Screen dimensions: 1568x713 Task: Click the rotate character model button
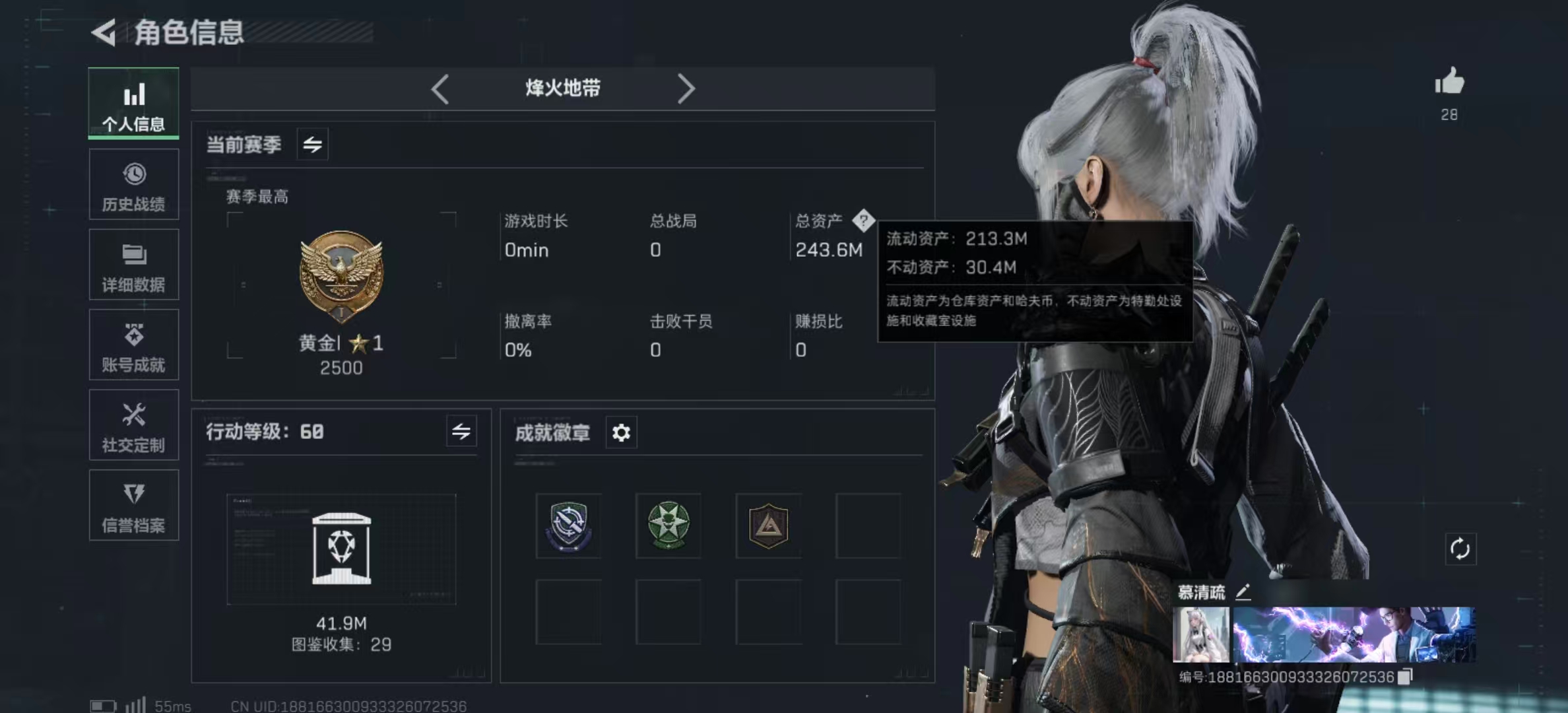point(1460,549)
